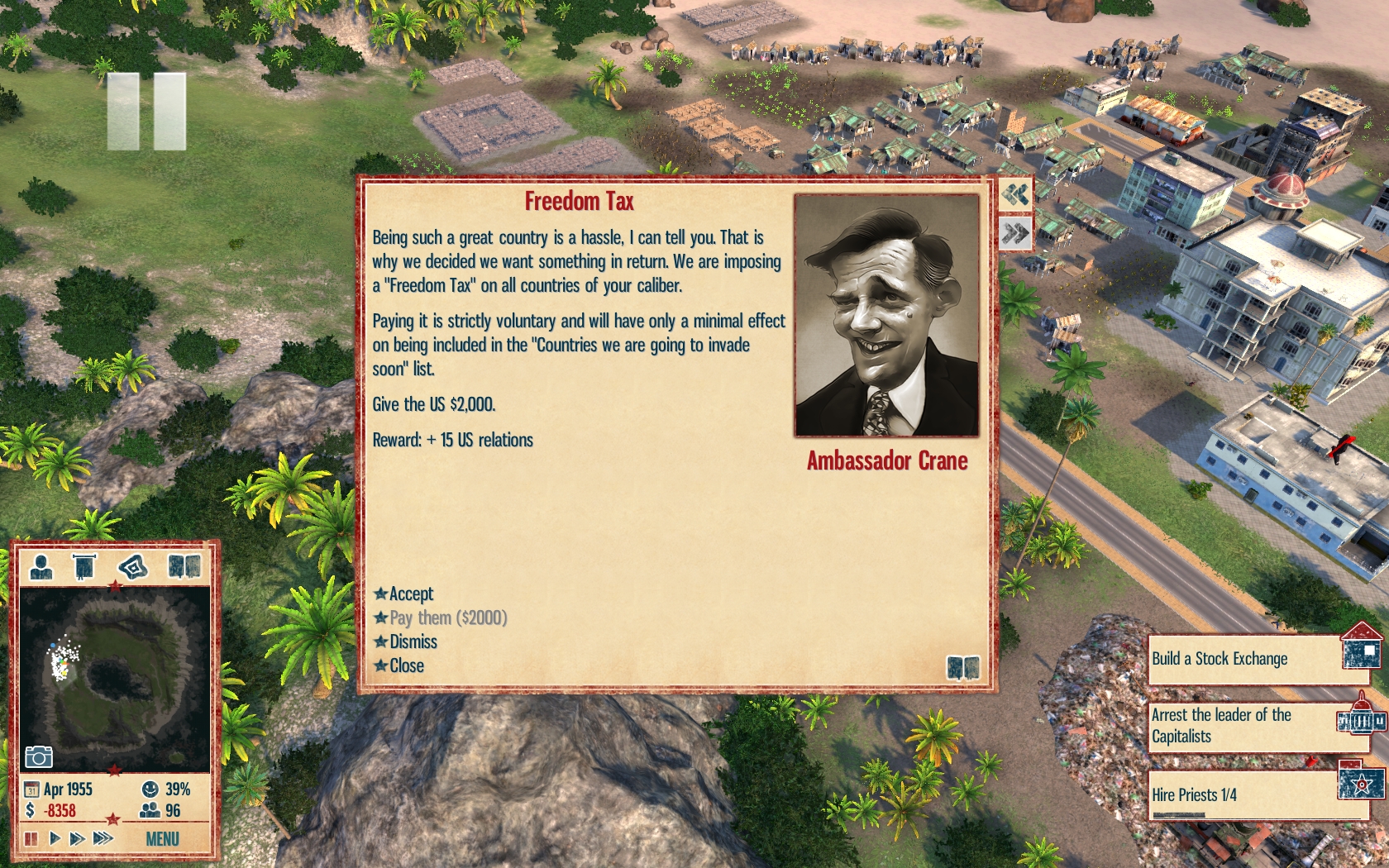This screenshot has width=1389, height=868.
Task: Open the MENU button
Action: (x=162, y=839)
